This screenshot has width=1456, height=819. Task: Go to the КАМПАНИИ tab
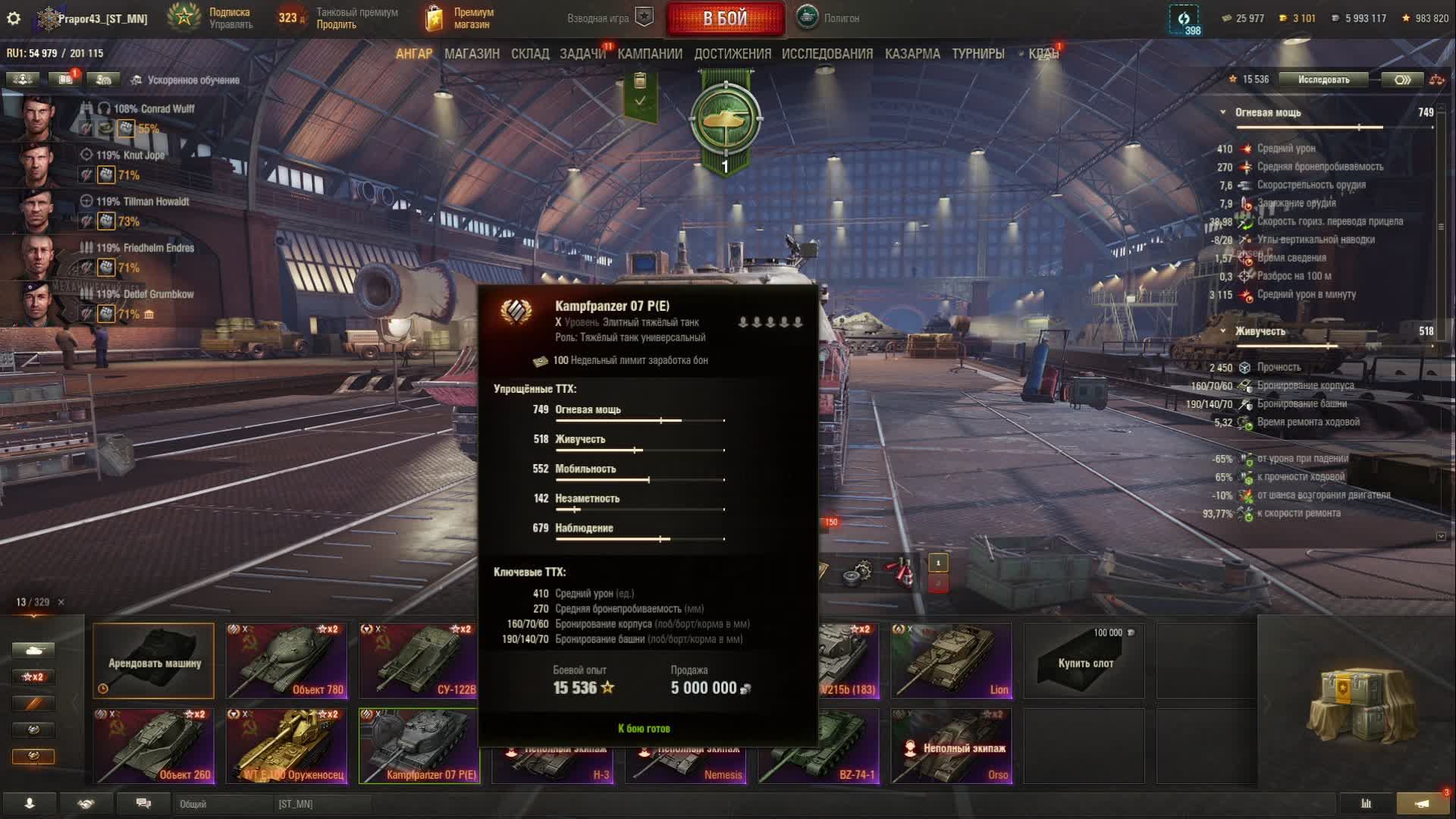pyautogui.click(x=650, y=54)
